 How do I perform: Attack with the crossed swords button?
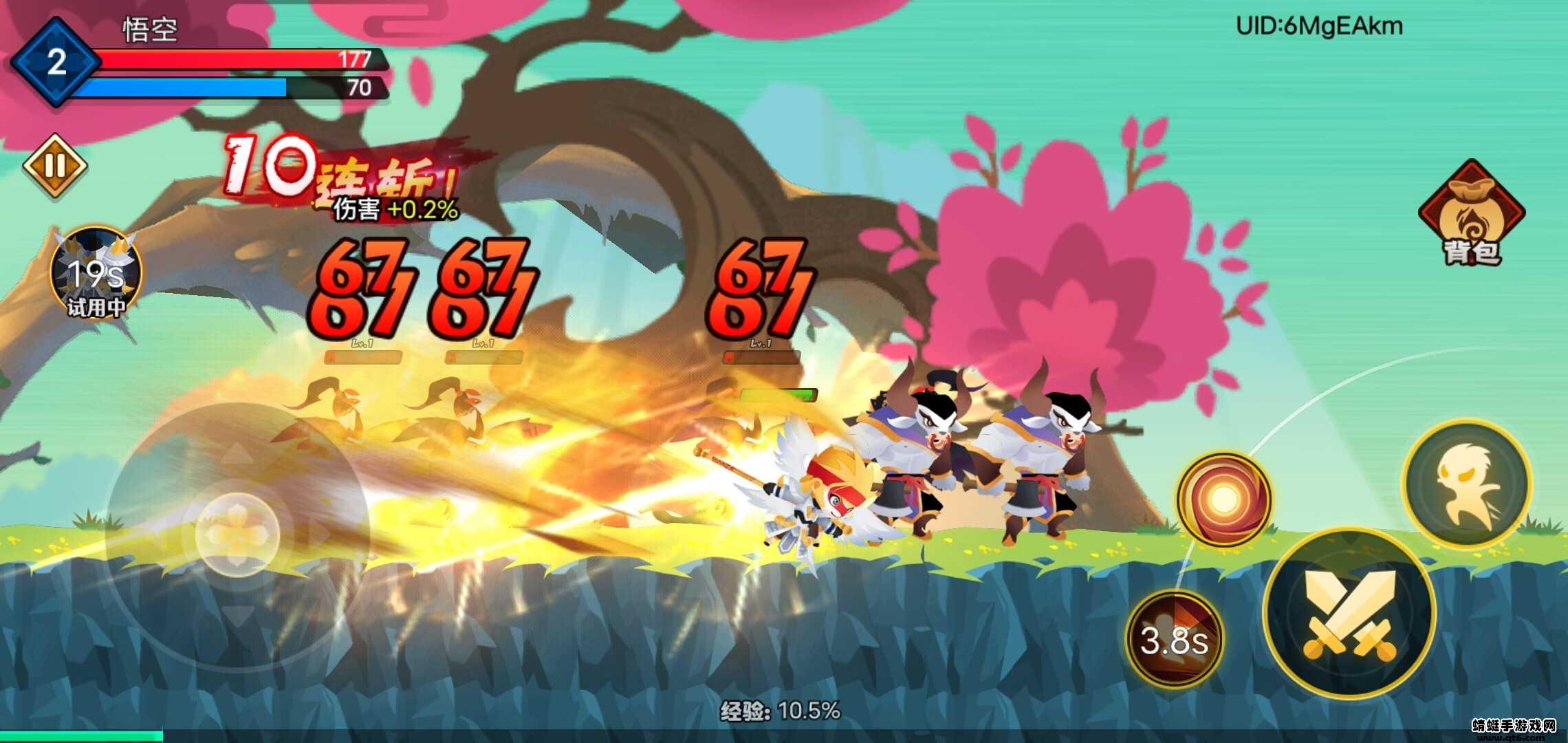[1349, 614]
